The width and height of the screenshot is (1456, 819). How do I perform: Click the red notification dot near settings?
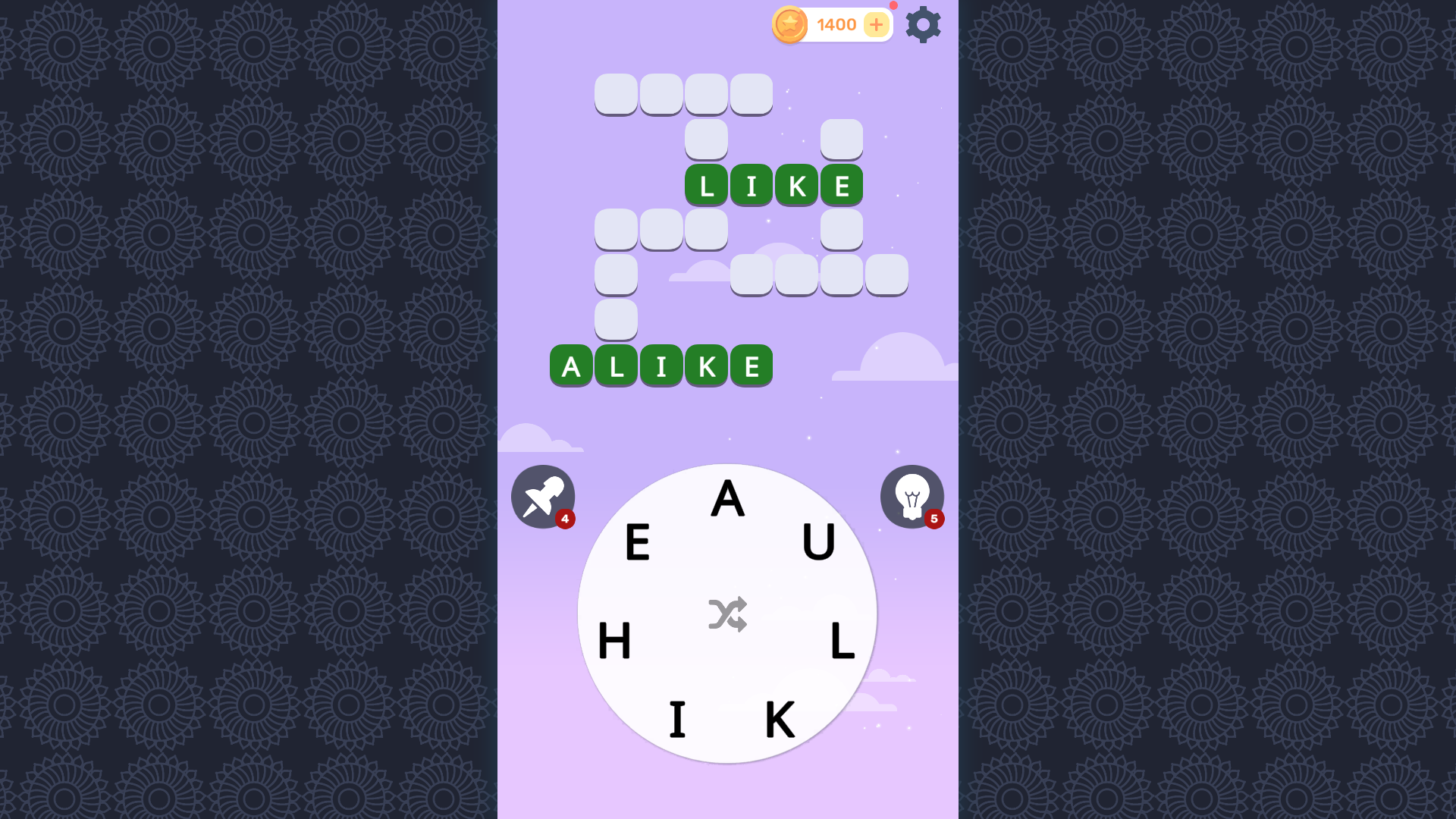click(x=893, y=6)
